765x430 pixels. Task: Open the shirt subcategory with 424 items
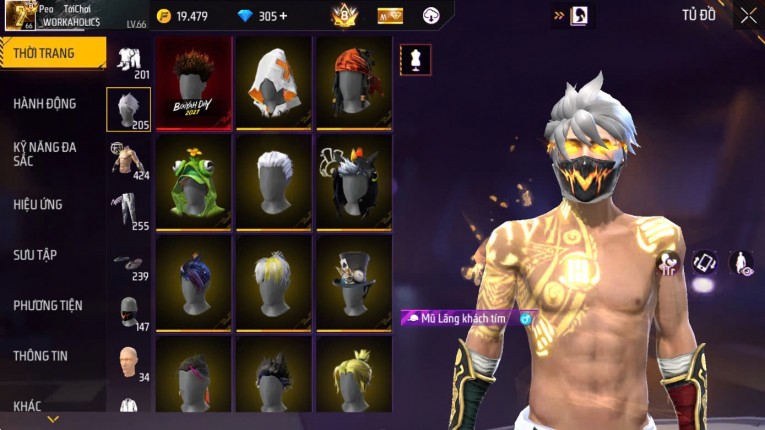click(x=128, y=160)
